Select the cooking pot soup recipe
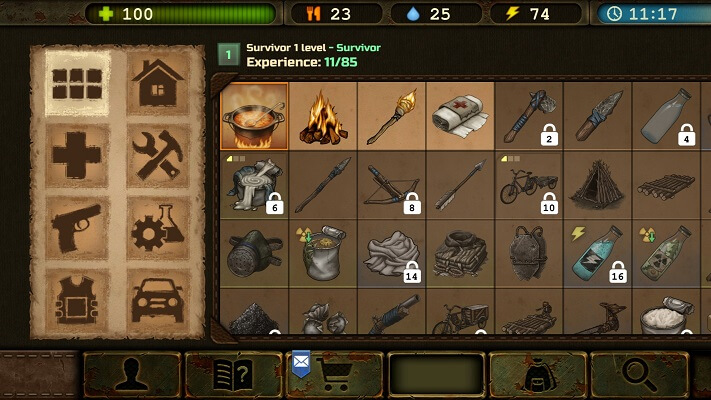711x400 pixels. [x=254, y=115]
